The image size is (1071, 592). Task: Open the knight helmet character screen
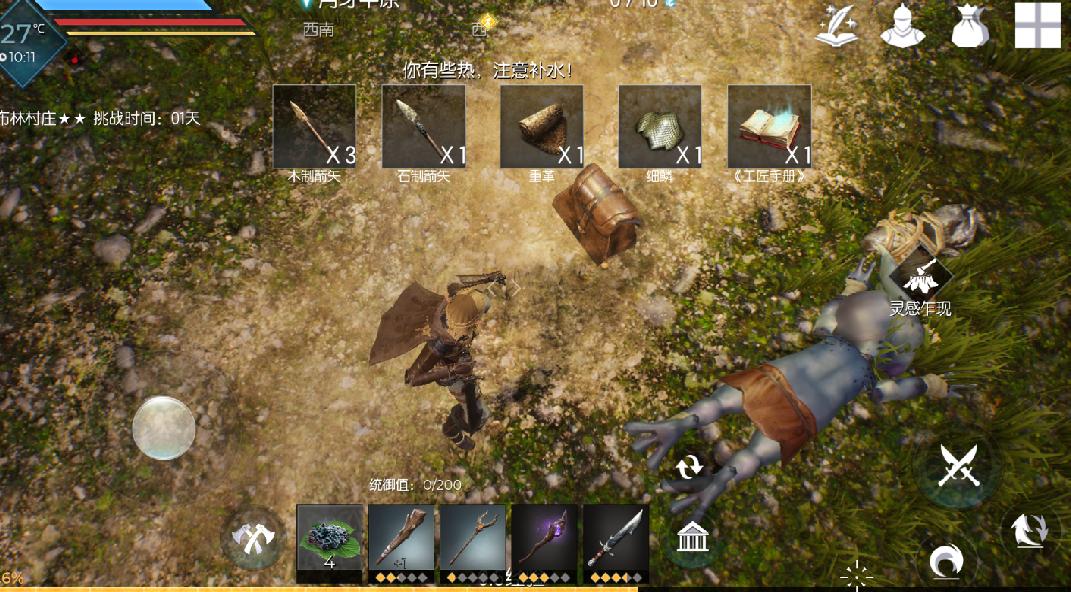[902, 26]
